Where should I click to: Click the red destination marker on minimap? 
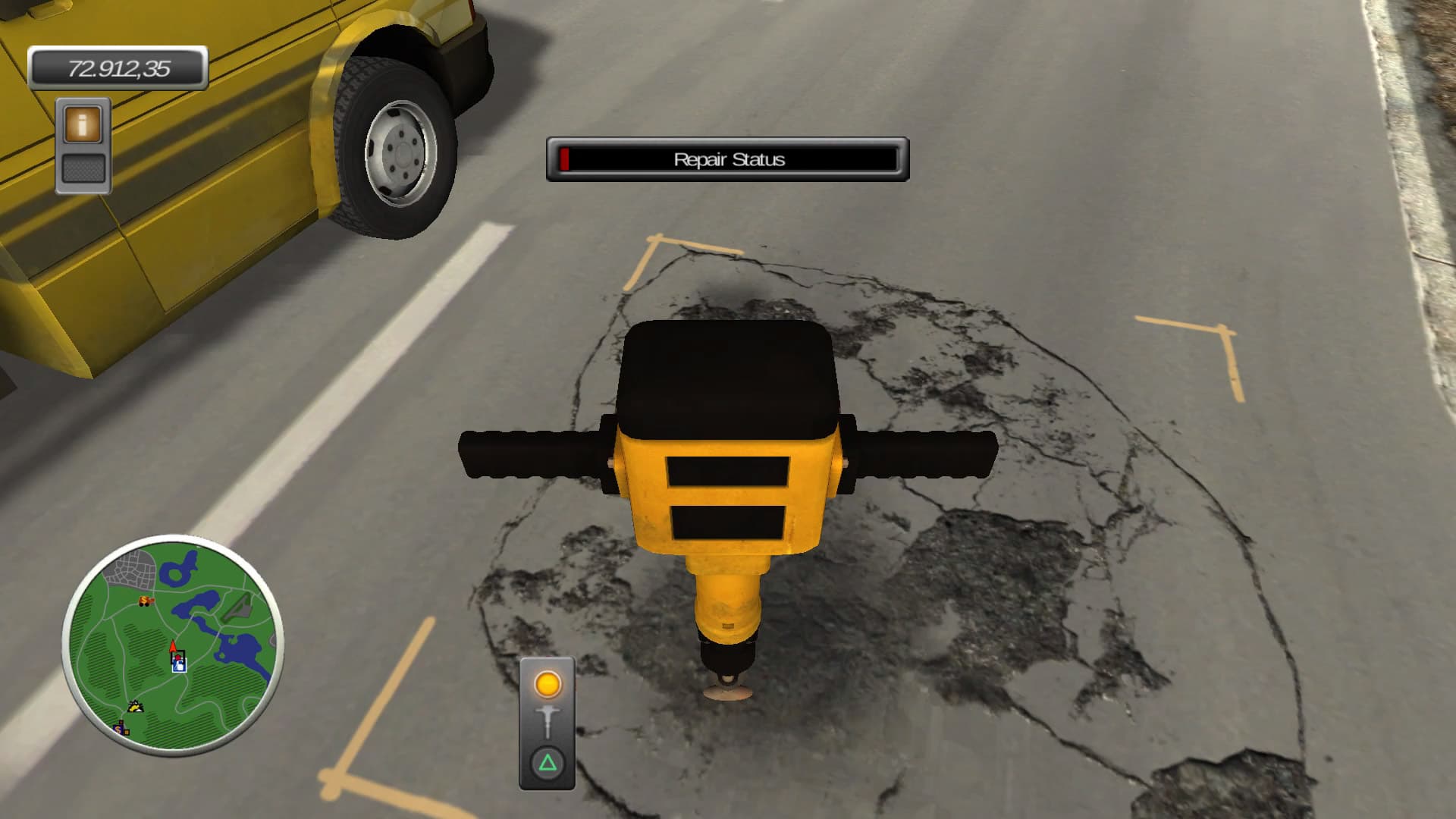click(177, 656)
